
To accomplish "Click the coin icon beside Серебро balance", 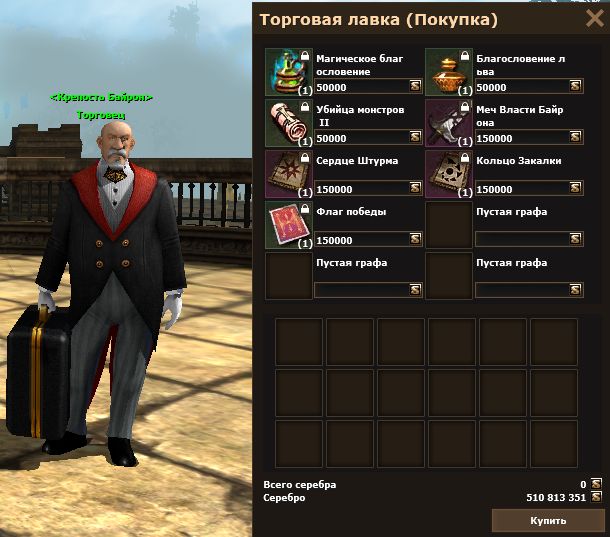I will [596, 496].
